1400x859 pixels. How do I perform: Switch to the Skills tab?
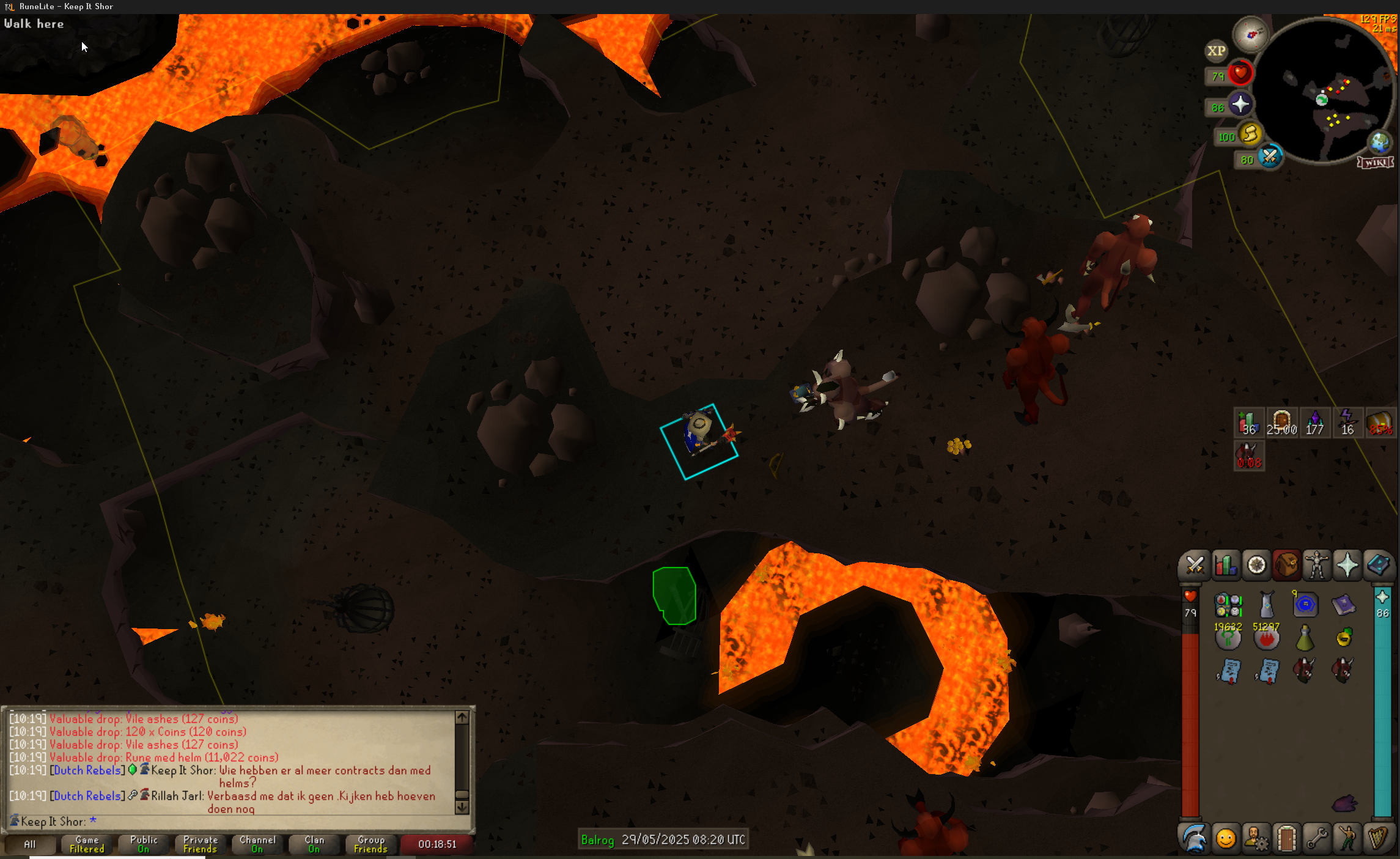pos(1225,565)
